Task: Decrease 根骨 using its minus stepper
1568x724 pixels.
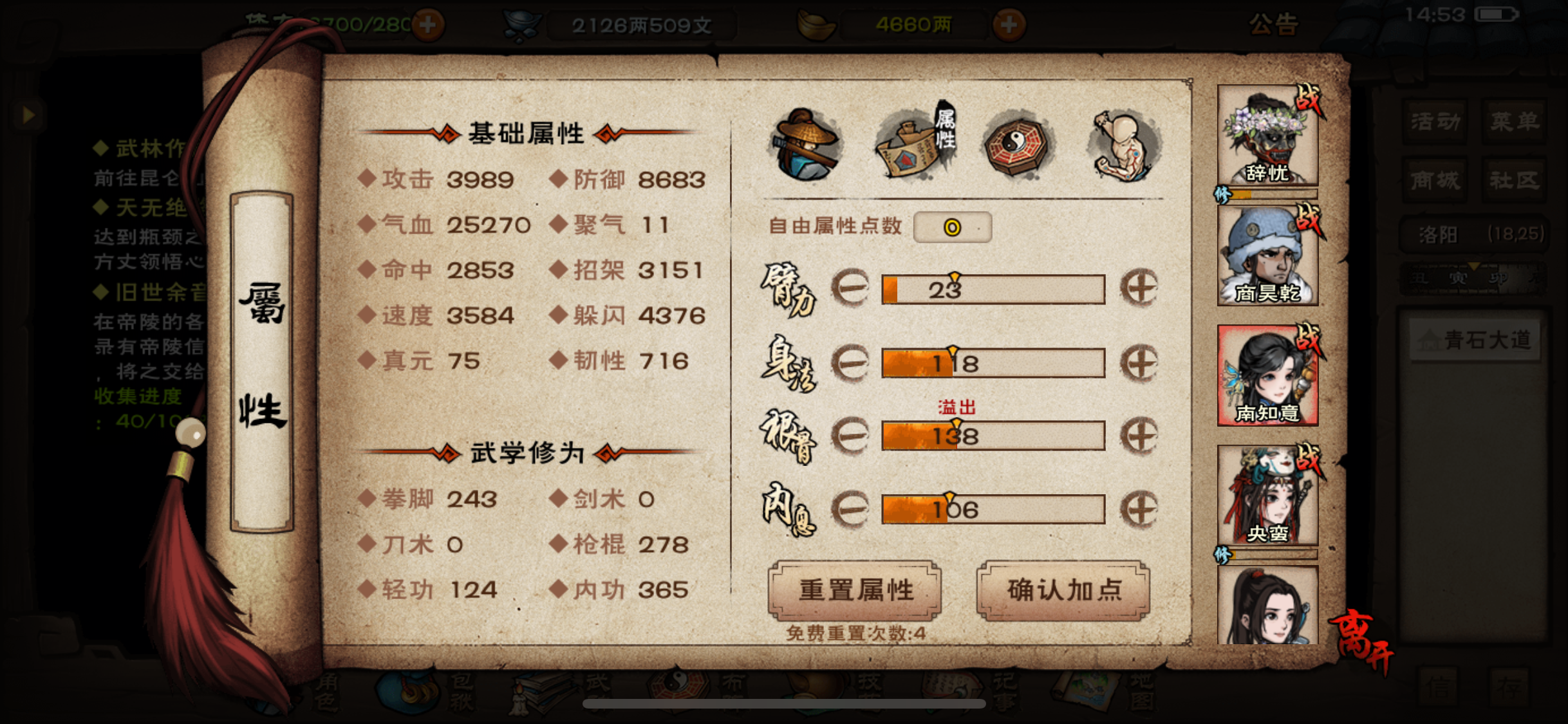Action: pos(851,436)
